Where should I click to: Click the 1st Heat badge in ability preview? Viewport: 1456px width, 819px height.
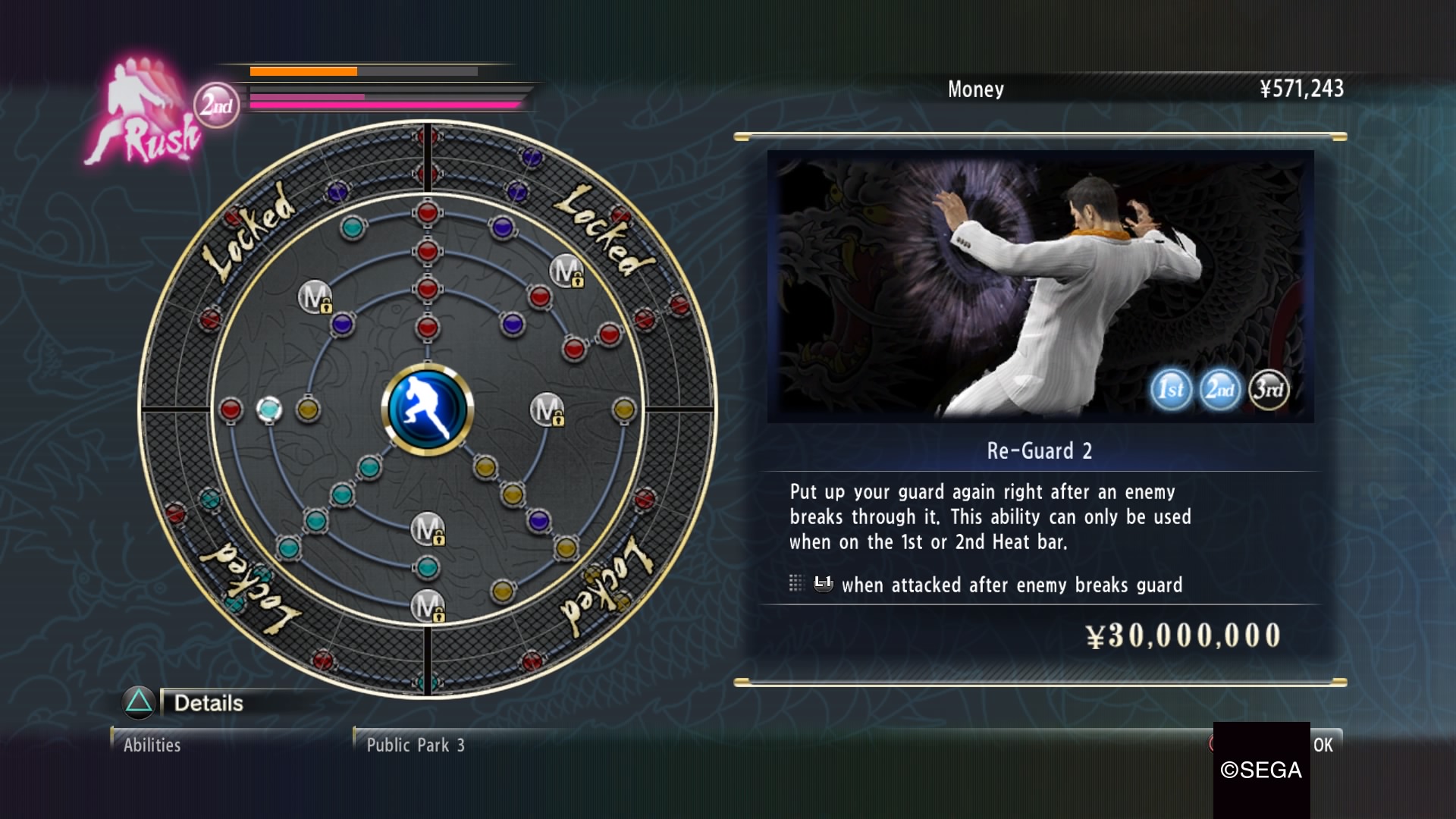[1170, 390]
